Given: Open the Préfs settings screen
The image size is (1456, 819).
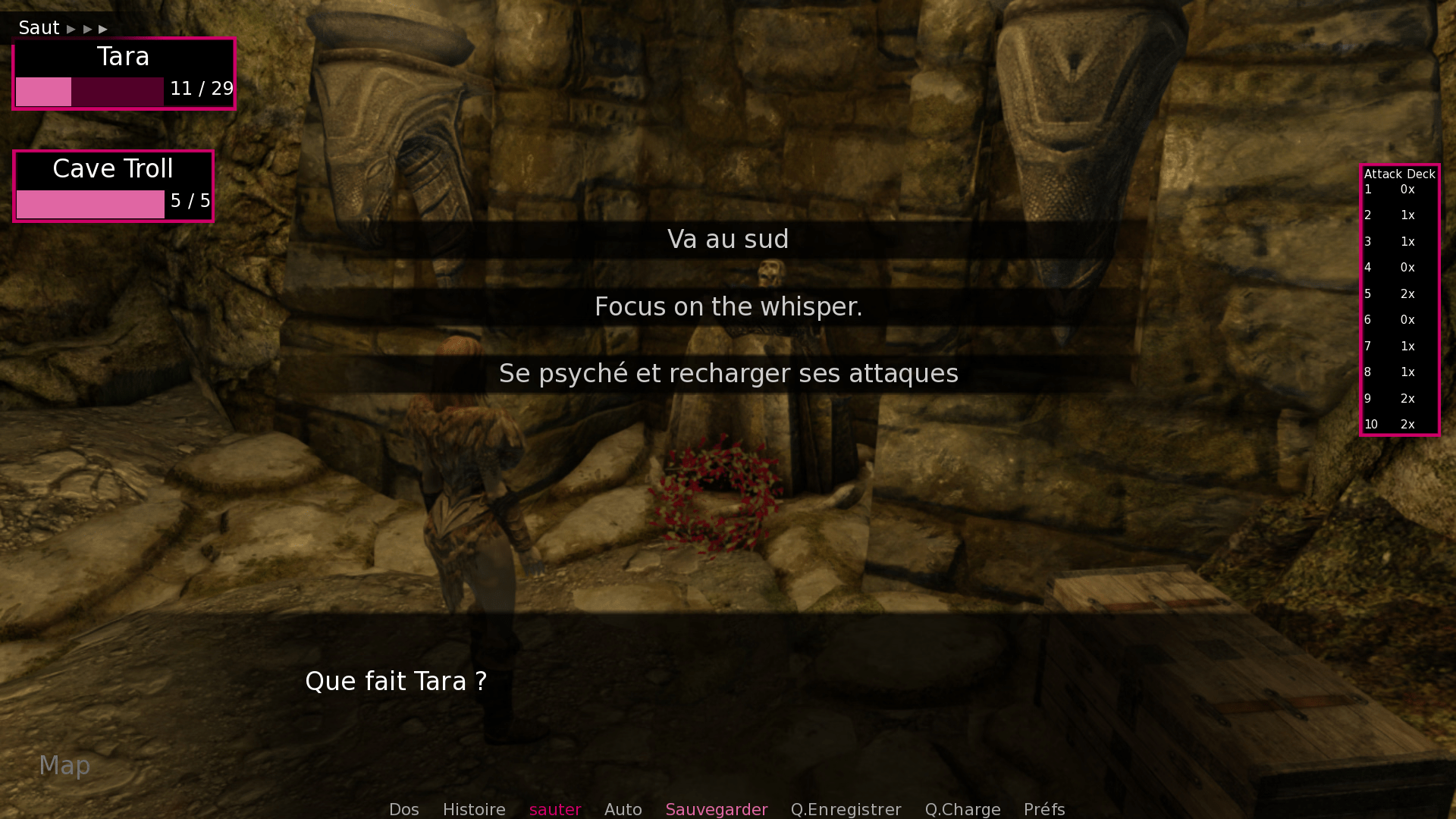Looking at the screenshot, I should coord(1043,809).
